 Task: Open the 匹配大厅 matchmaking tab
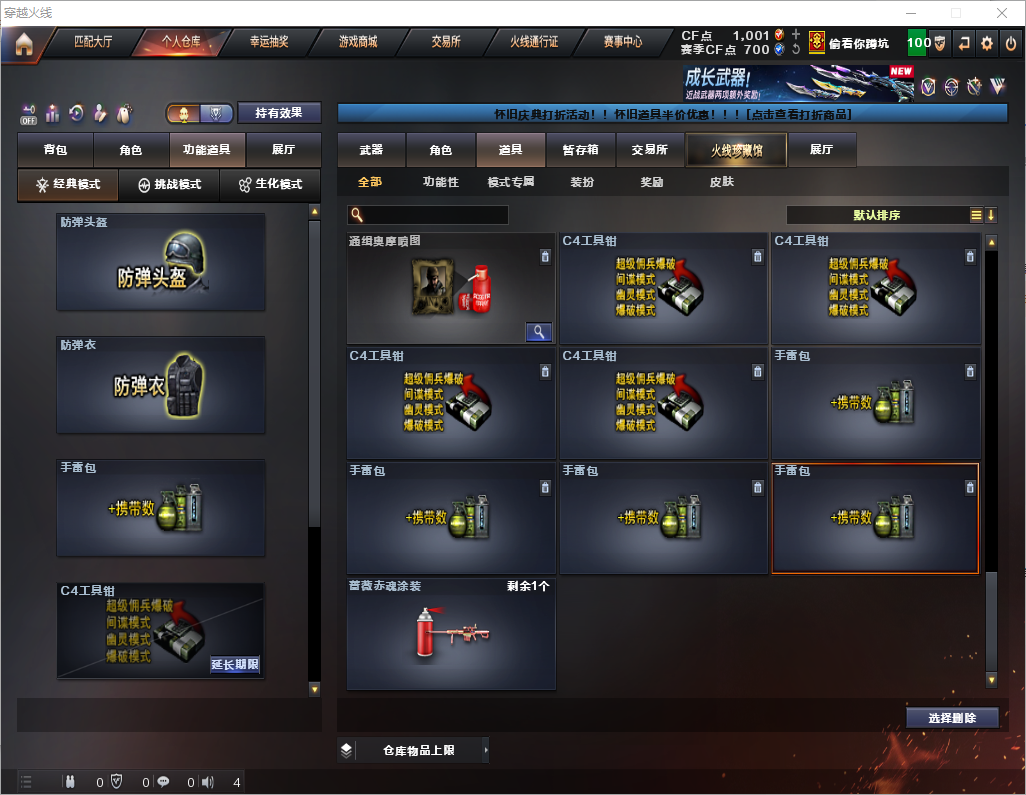pos(93,43)
